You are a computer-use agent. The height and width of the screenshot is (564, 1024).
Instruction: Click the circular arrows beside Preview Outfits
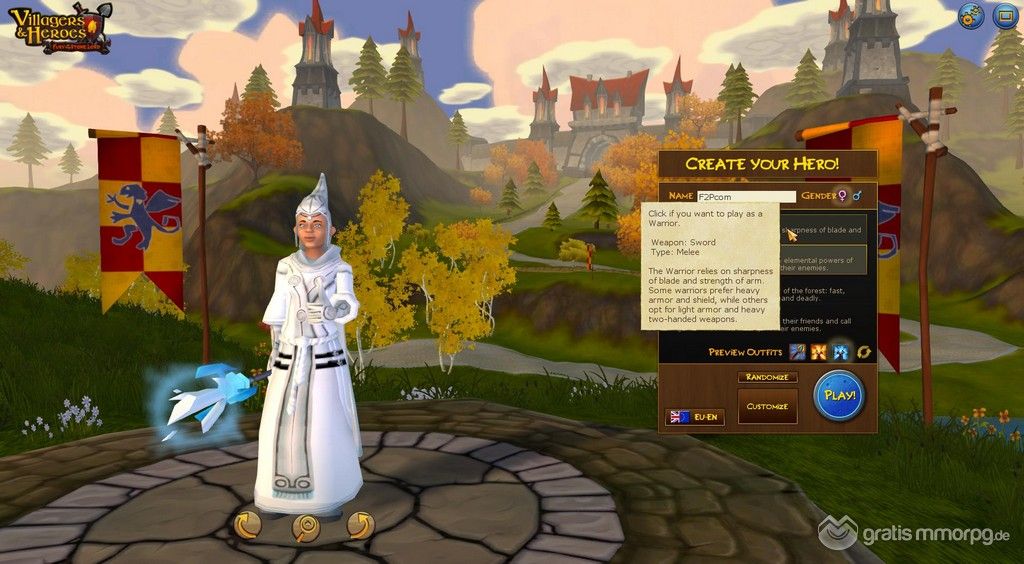coord(863,352)
